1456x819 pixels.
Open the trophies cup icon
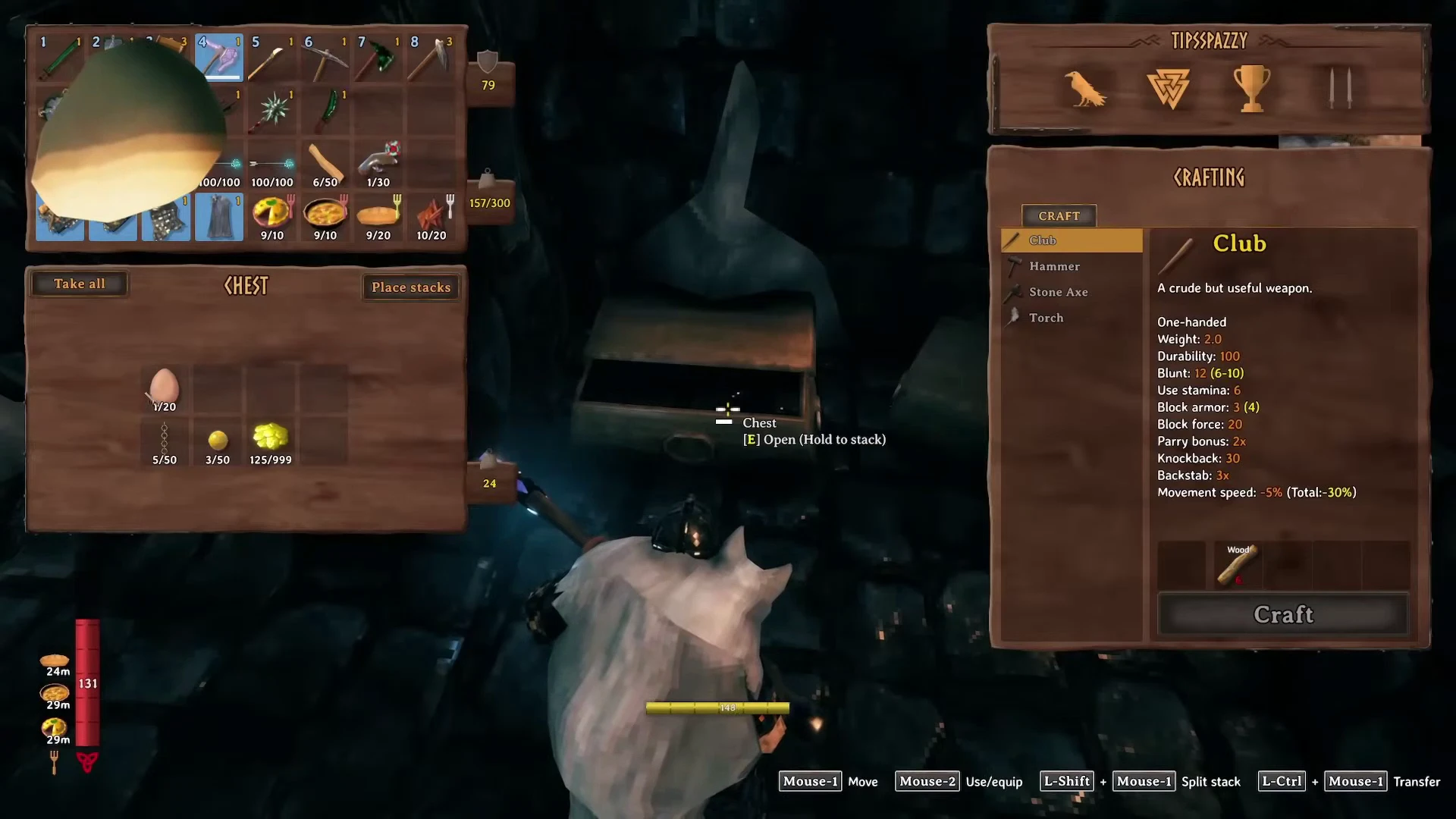[1252, 89]
